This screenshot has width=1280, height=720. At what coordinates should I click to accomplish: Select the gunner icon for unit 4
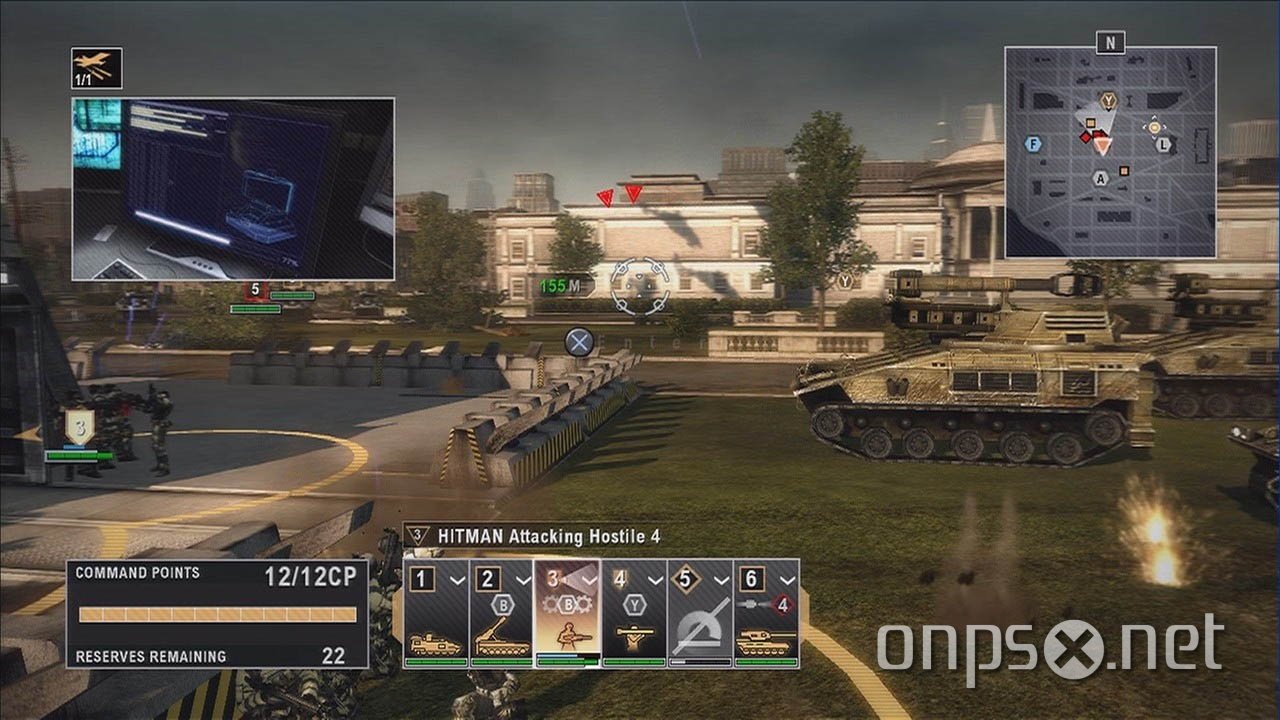(x=635, y=635)
